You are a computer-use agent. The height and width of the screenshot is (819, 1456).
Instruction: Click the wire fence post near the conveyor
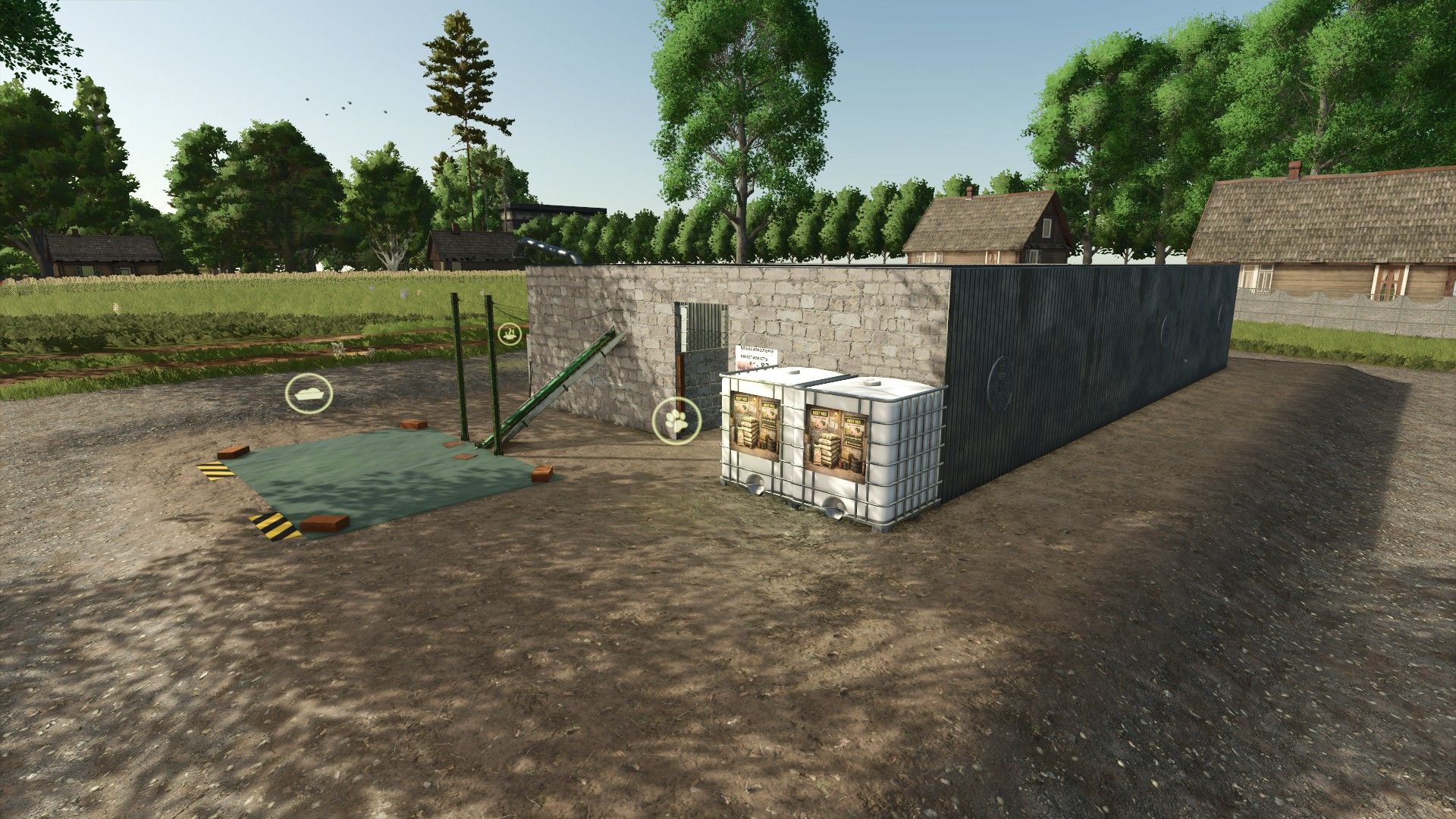pyautogui.click(x=462, y=364)
